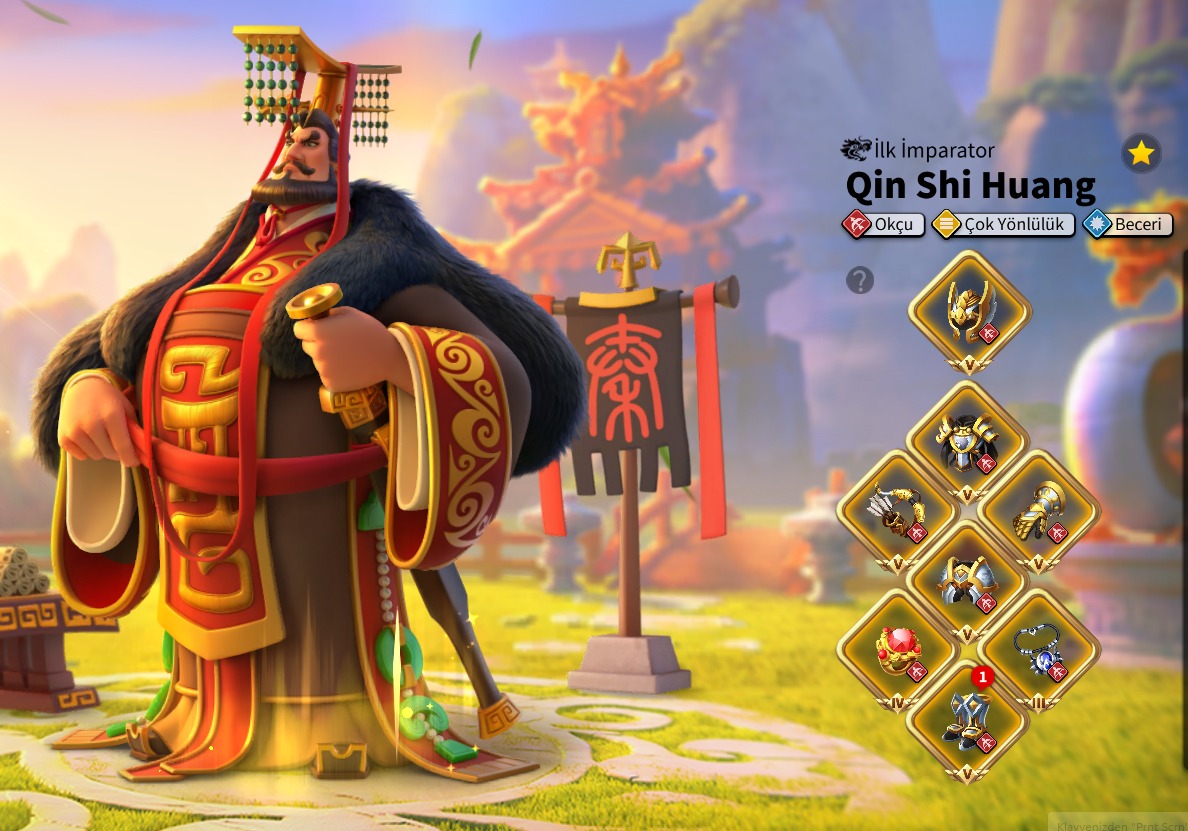Open the boots slot with notification badge
Screen dimensions: 1188x831
pyautogui.click(x=967, y=720)
